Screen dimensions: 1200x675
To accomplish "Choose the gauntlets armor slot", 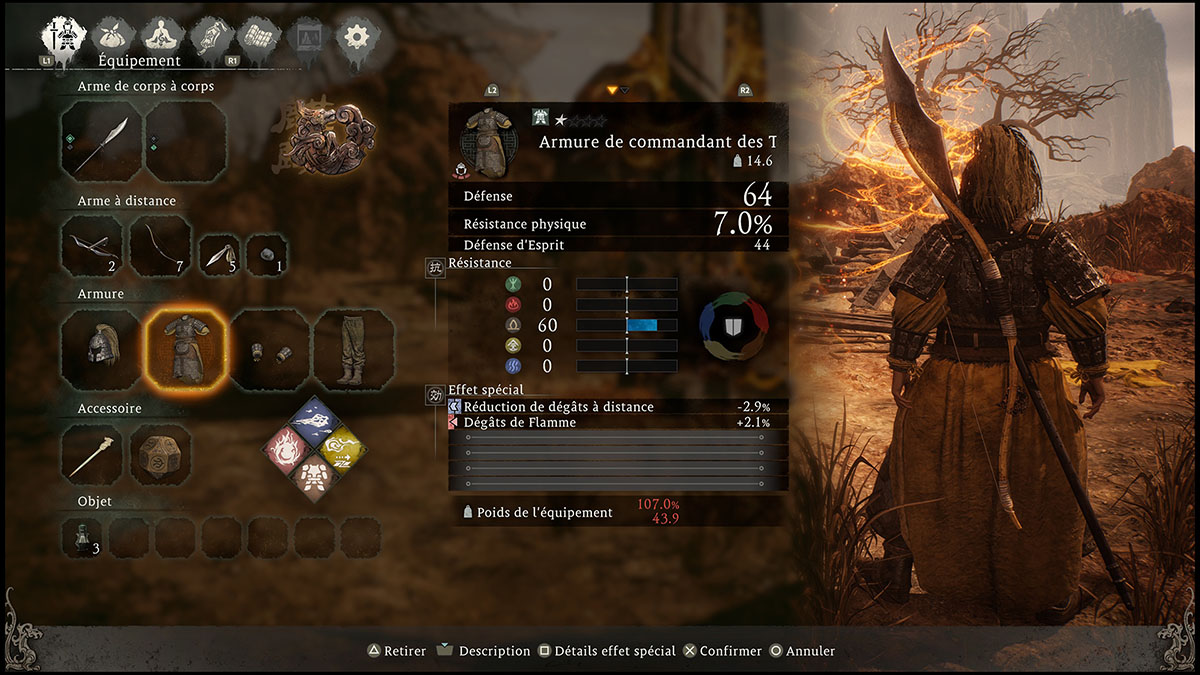I will 270,350.
